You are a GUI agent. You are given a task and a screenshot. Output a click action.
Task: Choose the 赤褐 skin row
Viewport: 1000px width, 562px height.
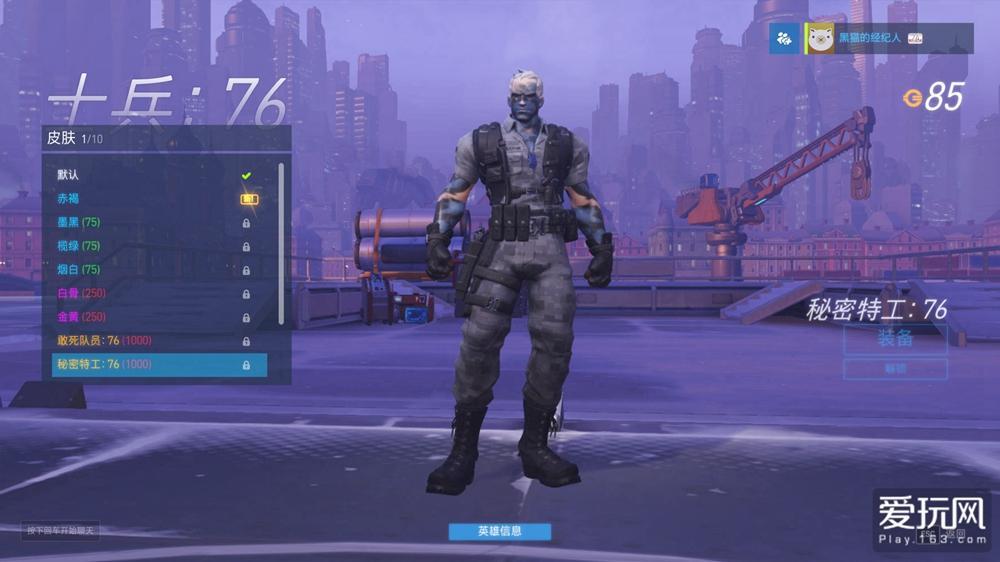tap(150, 199)
